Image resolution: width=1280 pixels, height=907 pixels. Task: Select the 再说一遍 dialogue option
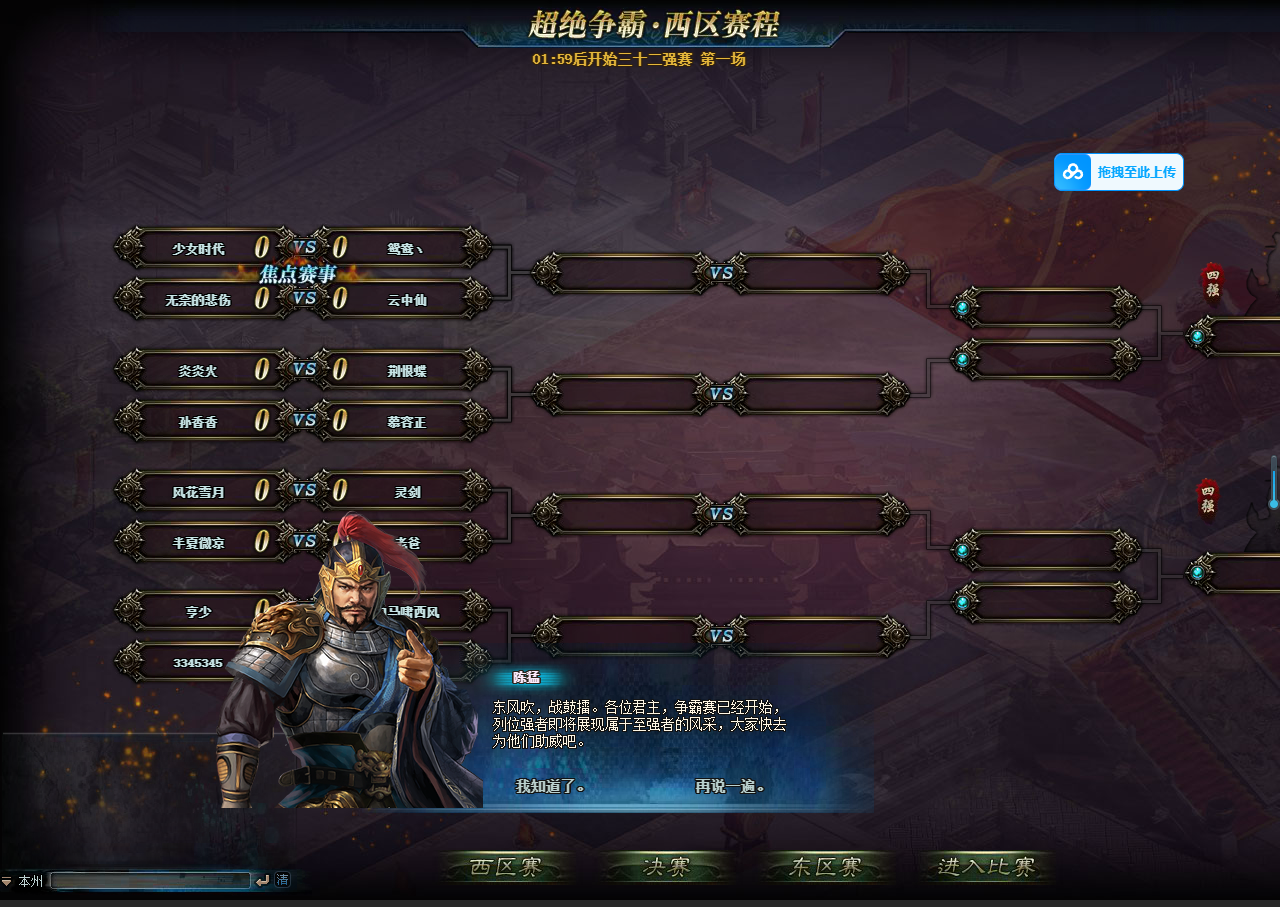[x=730, y=786]
